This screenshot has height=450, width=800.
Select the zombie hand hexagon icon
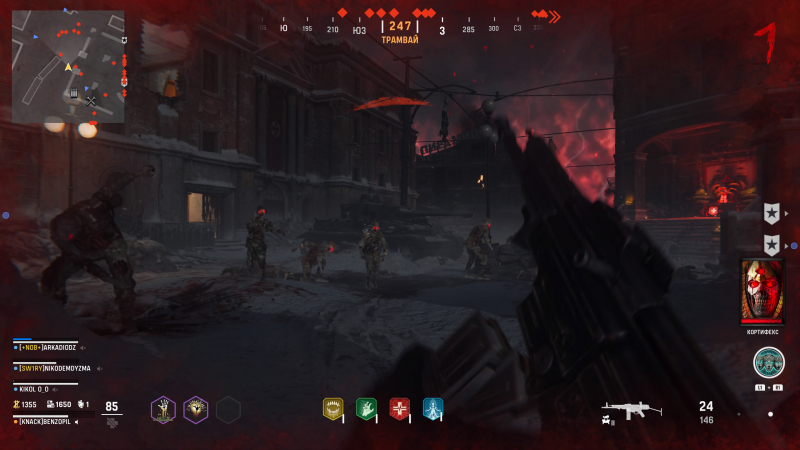click(163, 409)
